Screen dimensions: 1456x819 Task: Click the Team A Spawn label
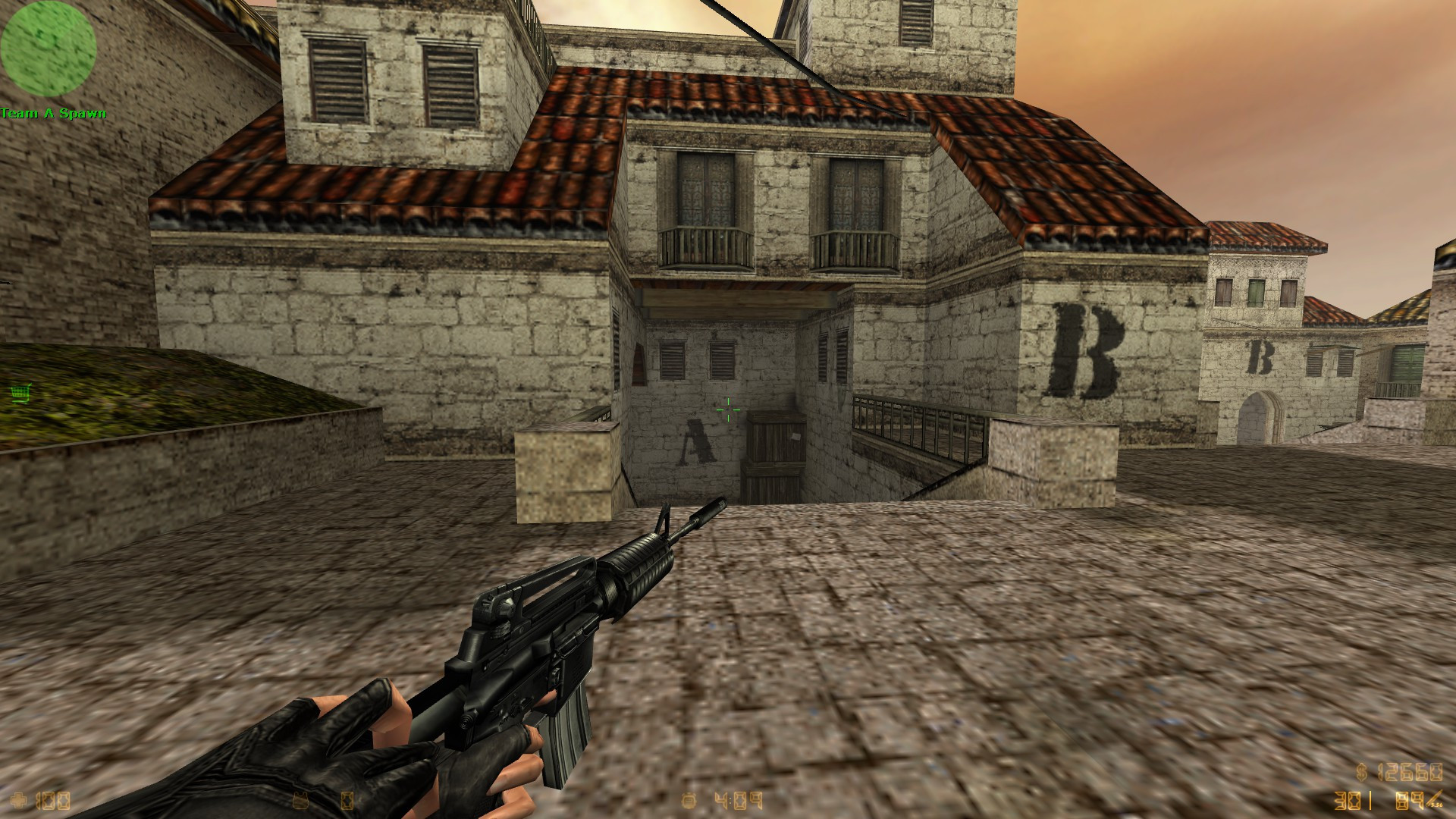[53, 111]
